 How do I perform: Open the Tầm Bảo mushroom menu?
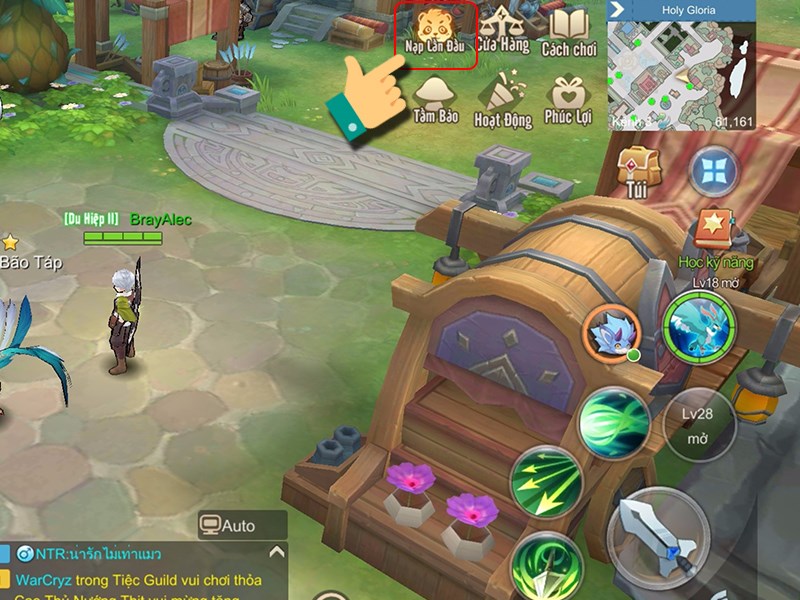(435, 100)
